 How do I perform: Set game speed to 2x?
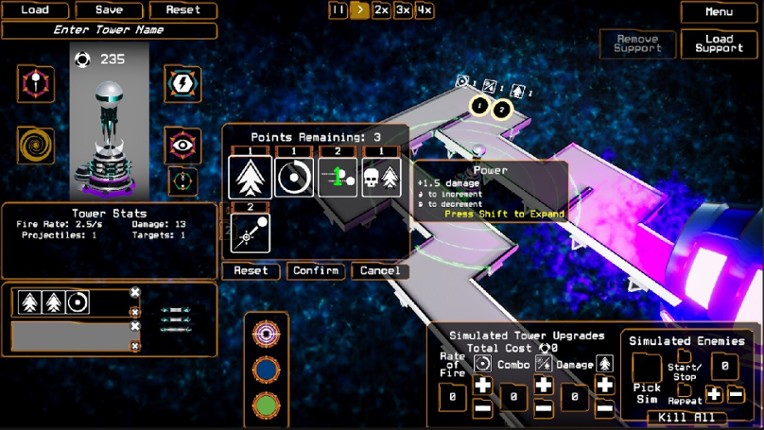381,10
